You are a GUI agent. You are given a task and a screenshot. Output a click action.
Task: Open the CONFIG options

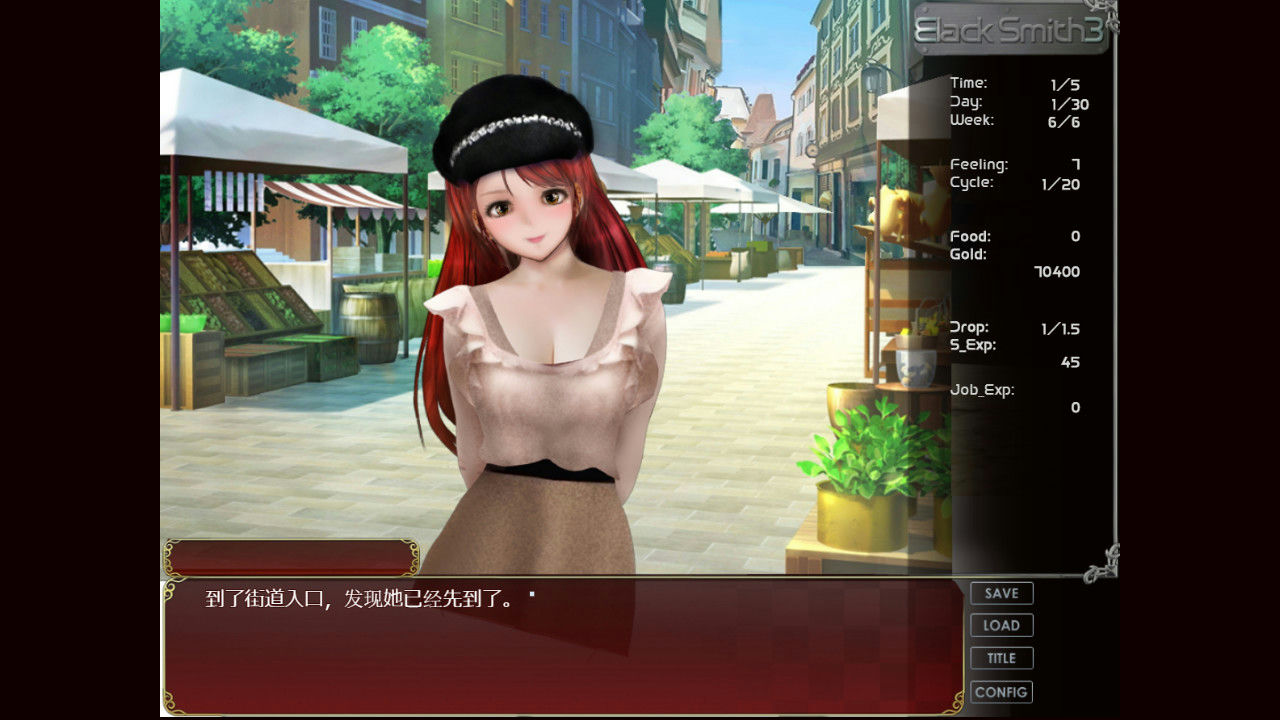click(1001, 691)
